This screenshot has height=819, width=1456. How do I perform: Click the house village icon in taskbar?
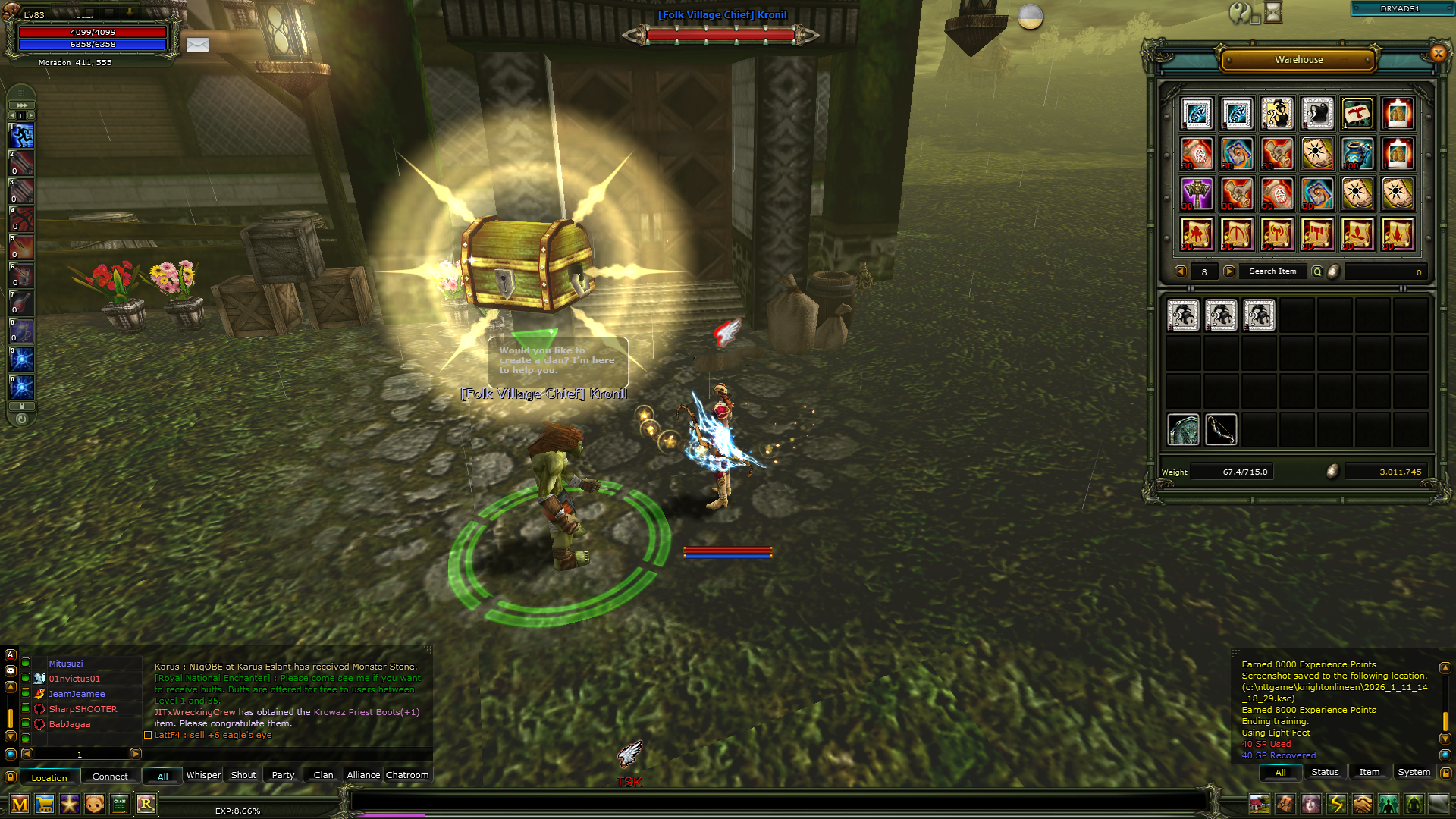click(x=1260, y=804)
